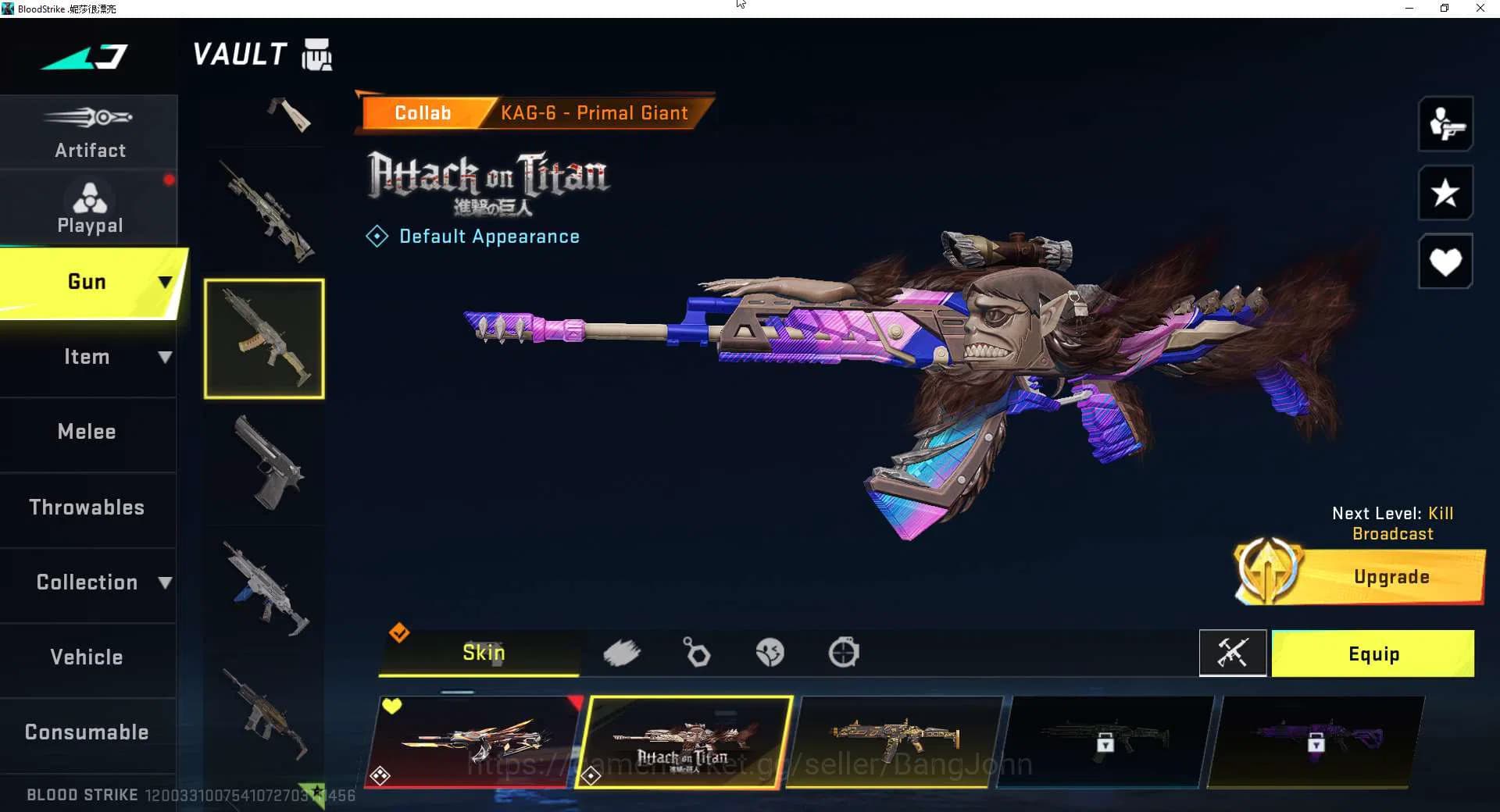This screenshot has width=1500, height=812.
Task: Click the BloodStrike app icon in the title bar
Action: click(x=8, y=8)
